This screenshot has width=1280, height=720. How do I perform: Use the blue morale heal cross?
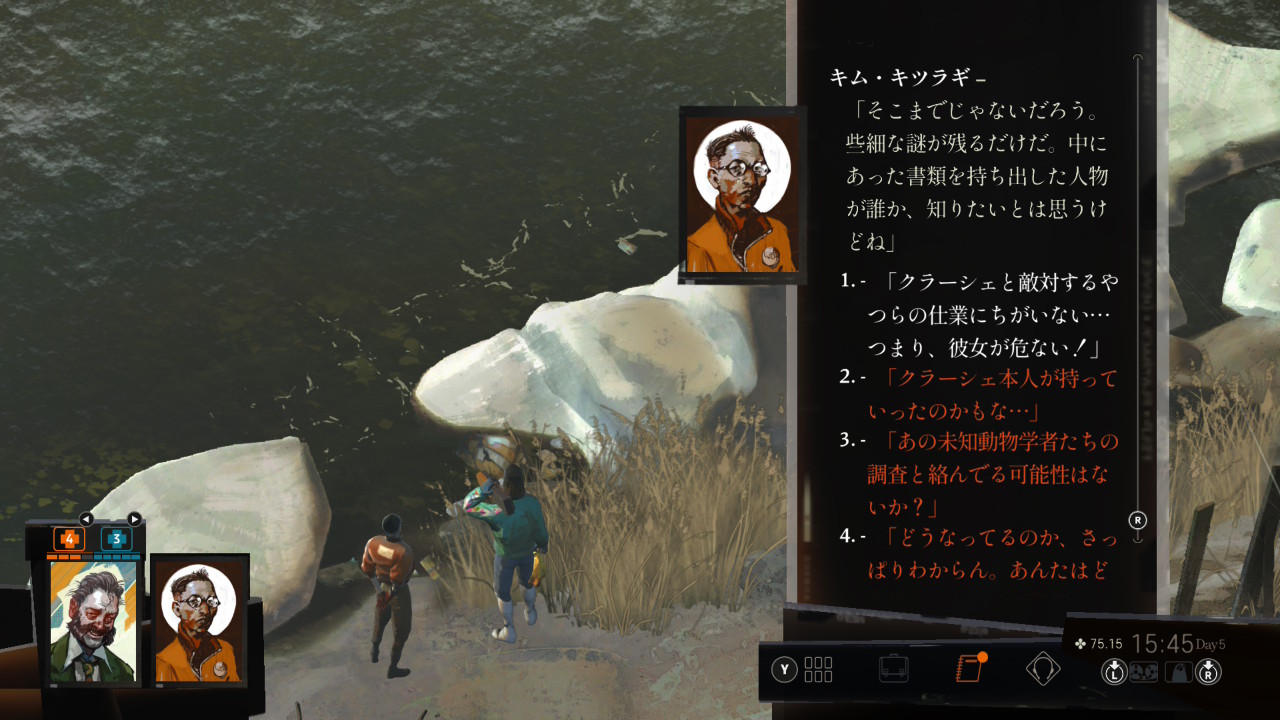[116, 539]
